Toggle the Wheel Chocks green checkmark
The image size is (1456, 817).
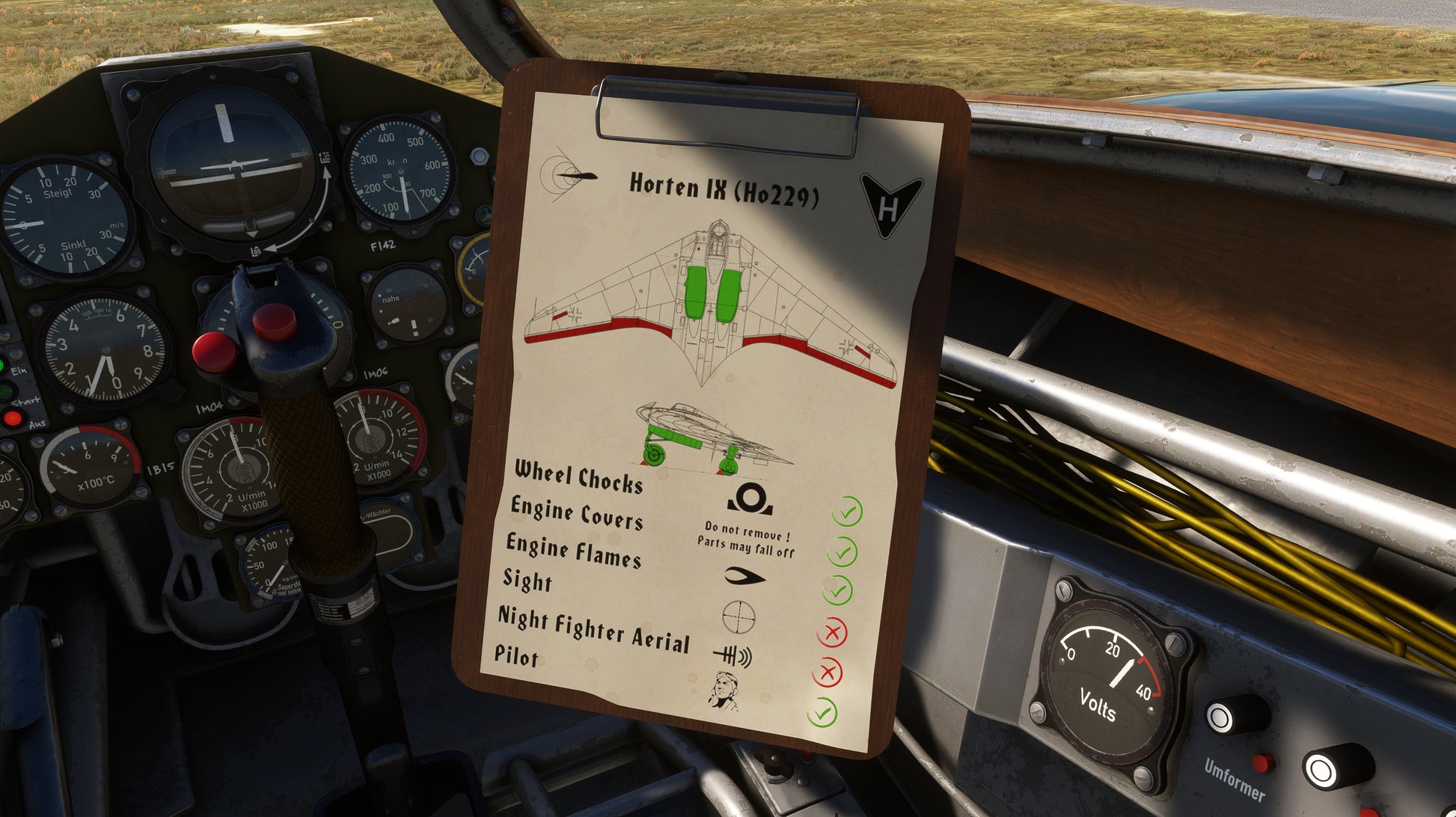[848, 512]
